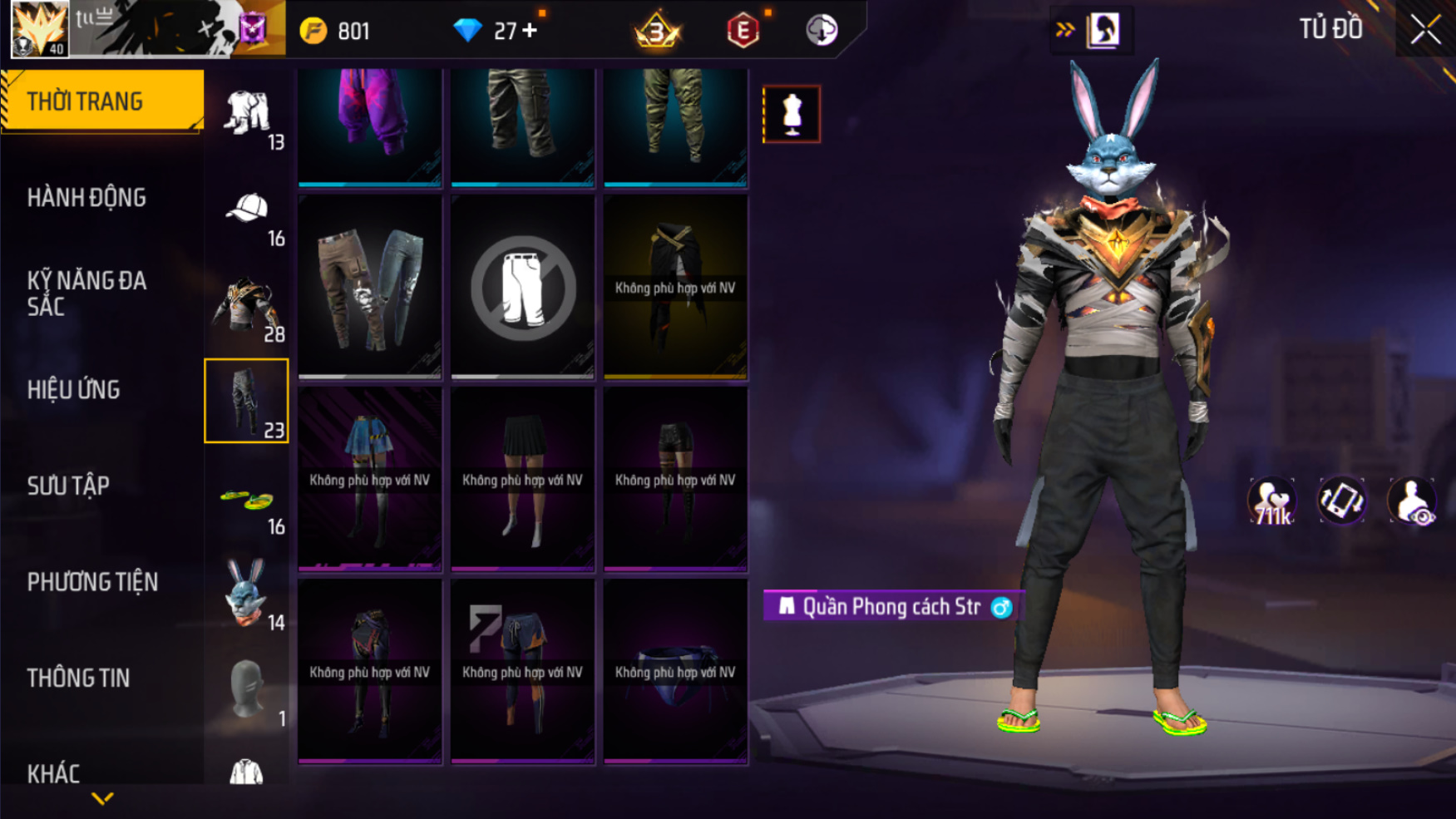The width and height of the screenshot is (1456, 819).
Task: Select the Thời Trang fashion tab
Action: coord(101,101)
